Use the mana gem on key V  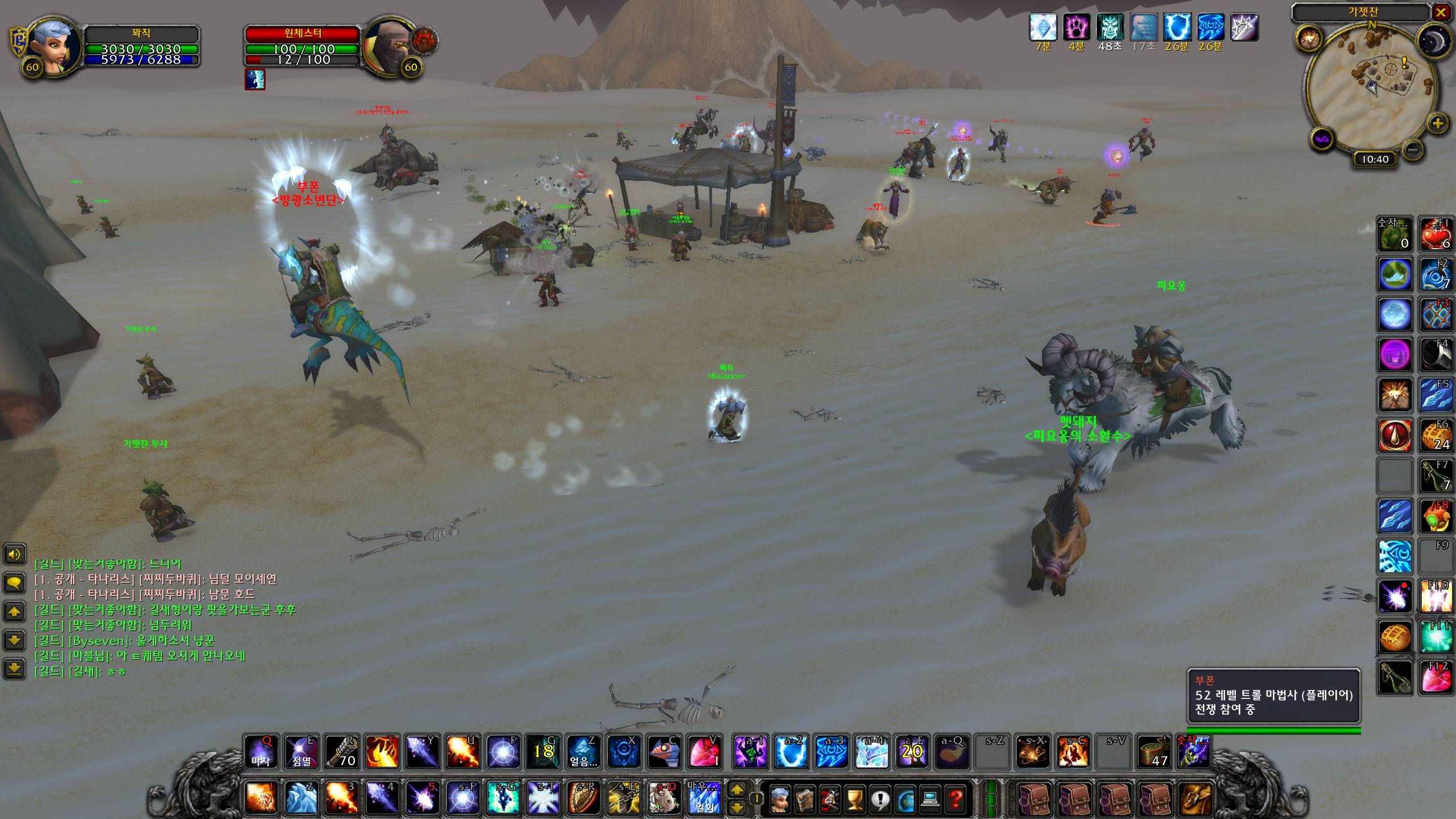705,752
